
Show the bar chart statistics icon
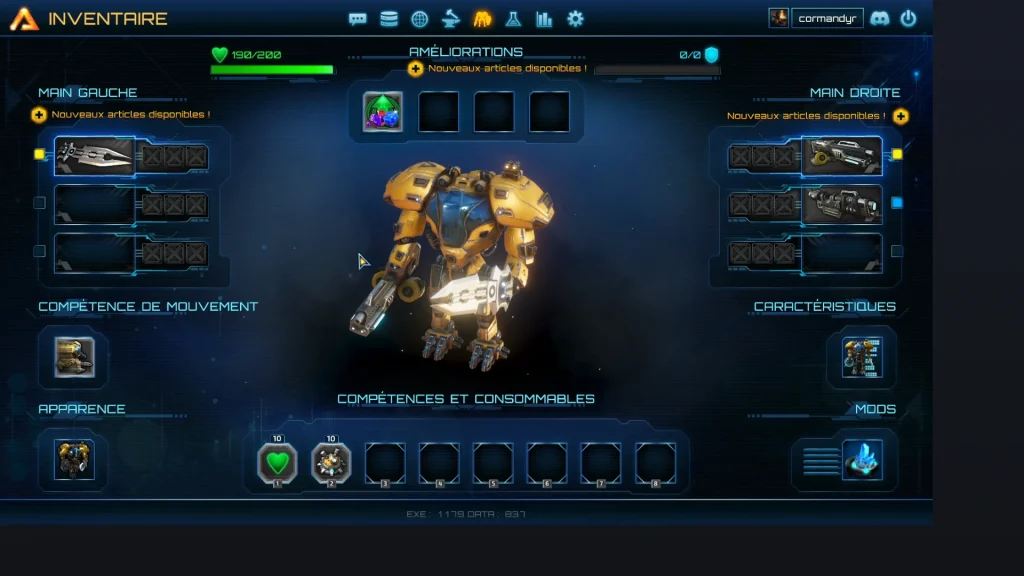tap(544, 19)
